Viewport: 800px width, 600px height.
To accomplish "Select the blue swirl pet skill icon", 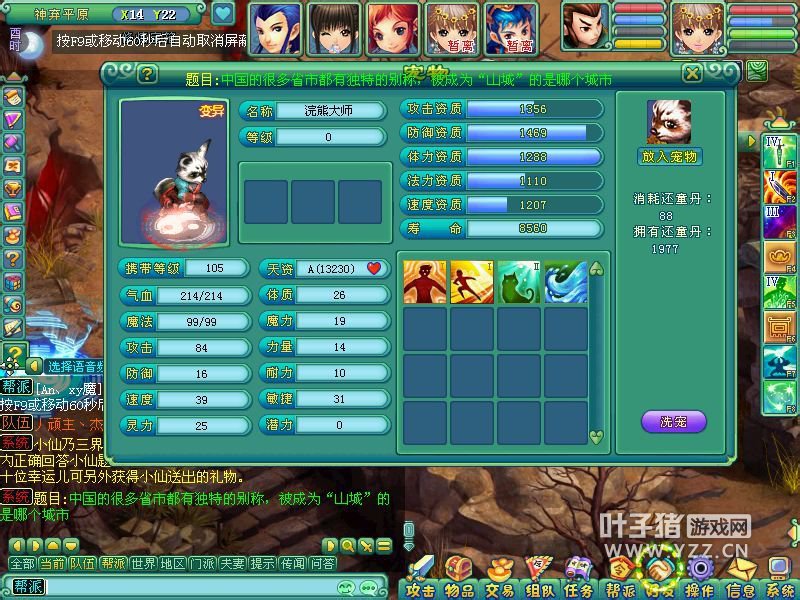I will point(566,282).
